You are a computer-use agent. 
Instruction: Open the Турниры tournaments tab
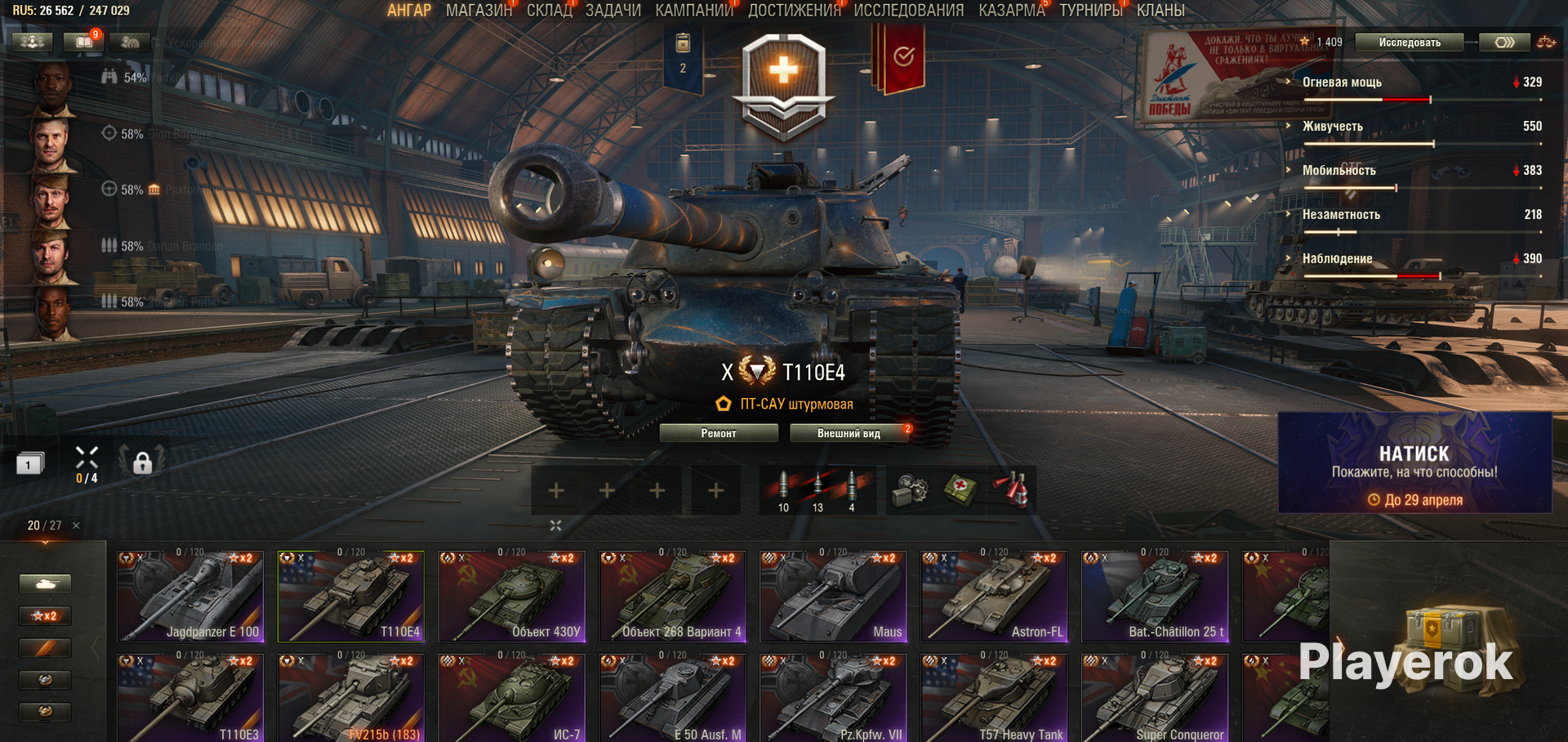click(1090, 11)
